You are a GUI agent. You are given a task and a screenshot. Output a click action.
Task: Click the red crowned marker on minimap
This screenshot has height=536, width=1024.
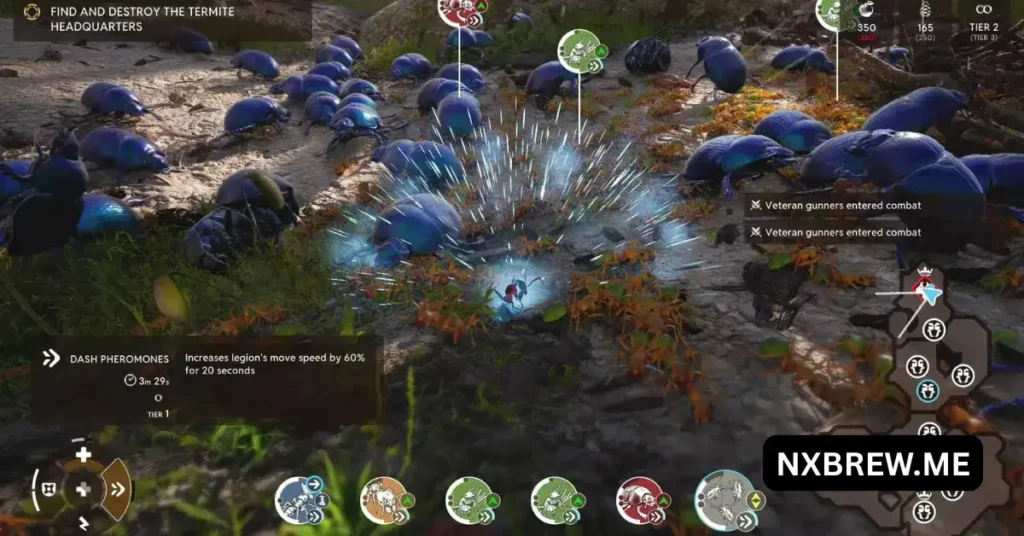pyautogui.click(x=924, y=277)
